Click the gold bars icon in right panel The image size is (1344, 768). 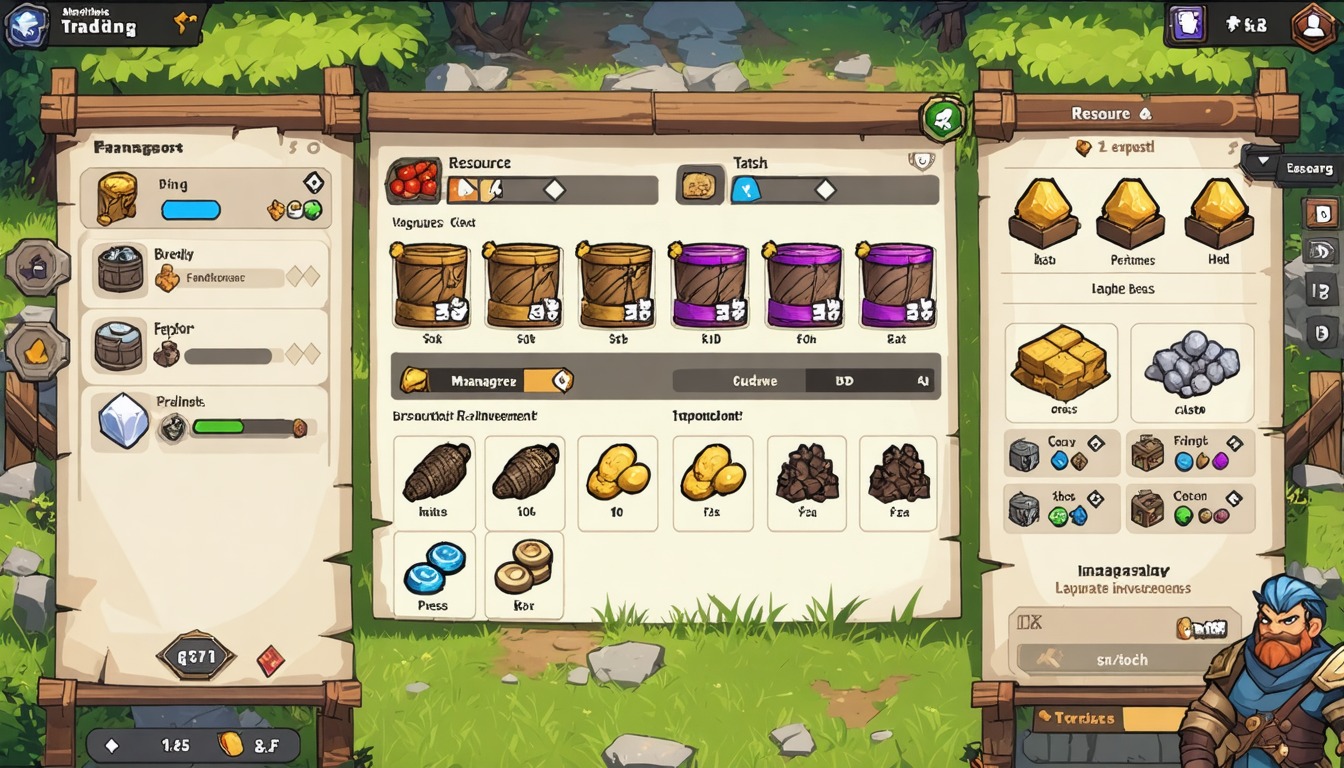point(1062,368)
